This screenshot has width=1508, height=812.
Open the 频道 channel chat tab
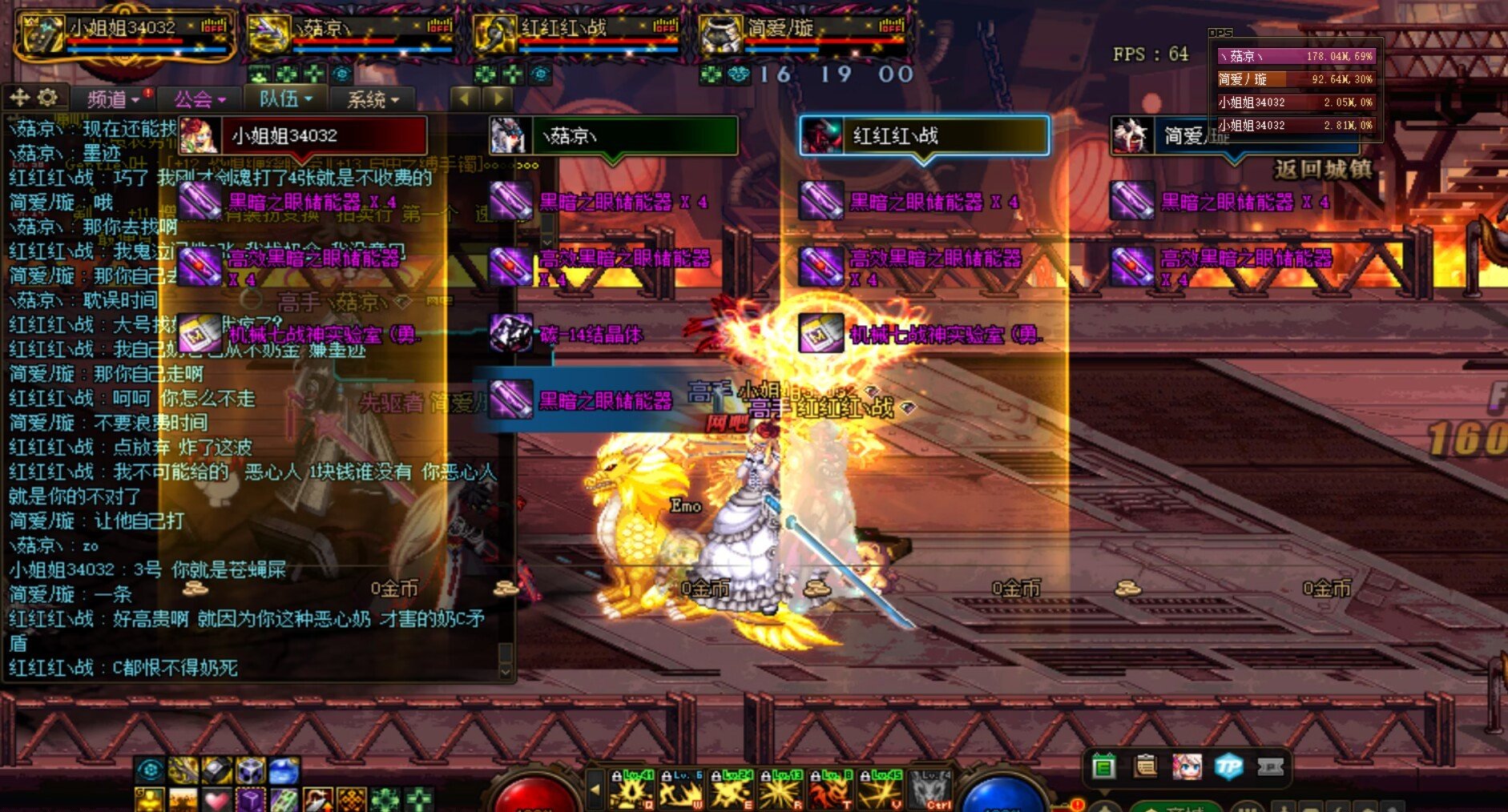[x=112, y=99]
